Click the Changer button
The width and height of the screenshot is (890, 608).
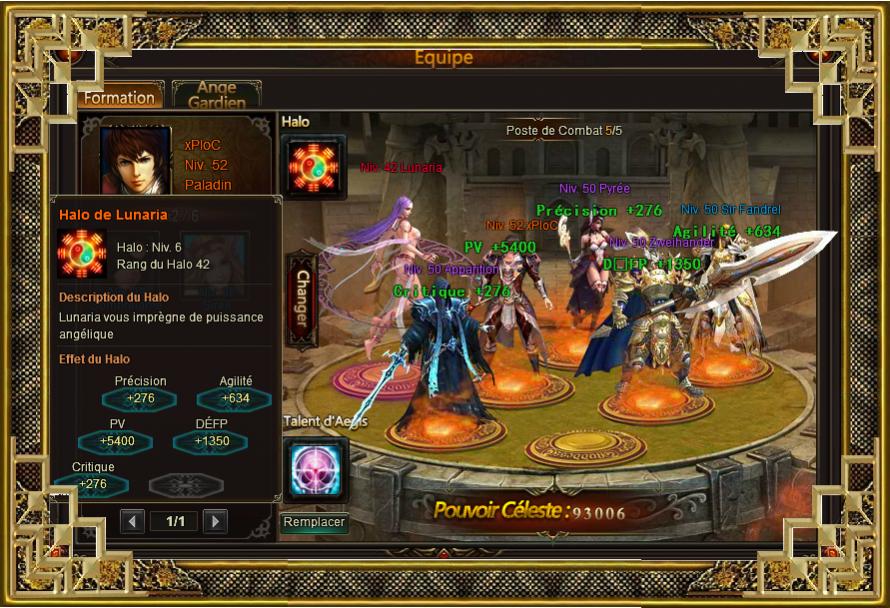[302, 296]
